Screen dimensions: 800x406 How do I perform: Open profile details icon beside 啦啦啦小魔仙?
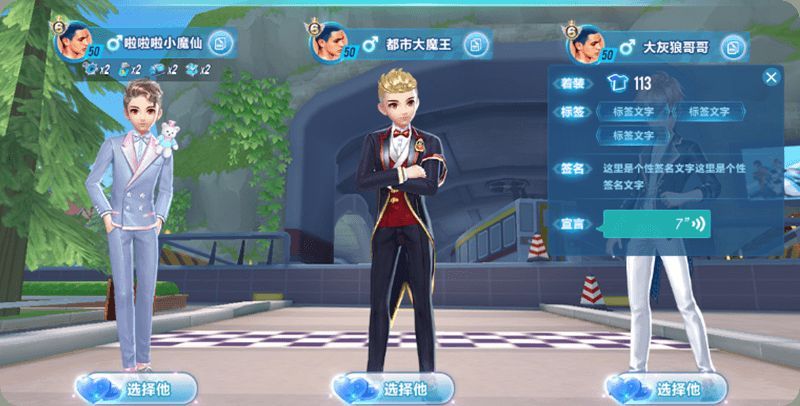pyautogui.click(x=221, y=44)
